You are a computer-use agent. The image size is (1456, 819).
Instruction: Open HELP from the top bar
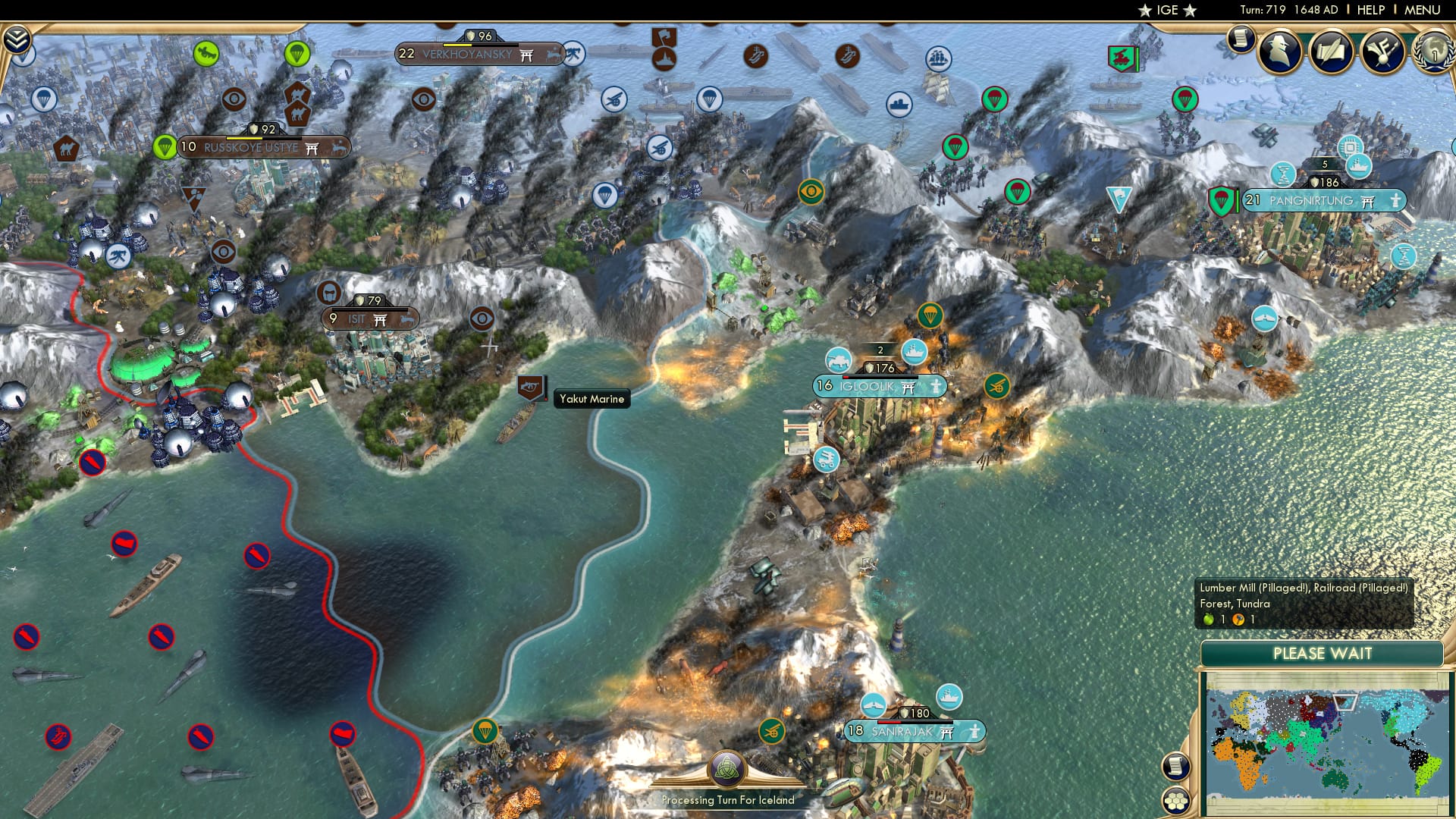point(1373,9)
